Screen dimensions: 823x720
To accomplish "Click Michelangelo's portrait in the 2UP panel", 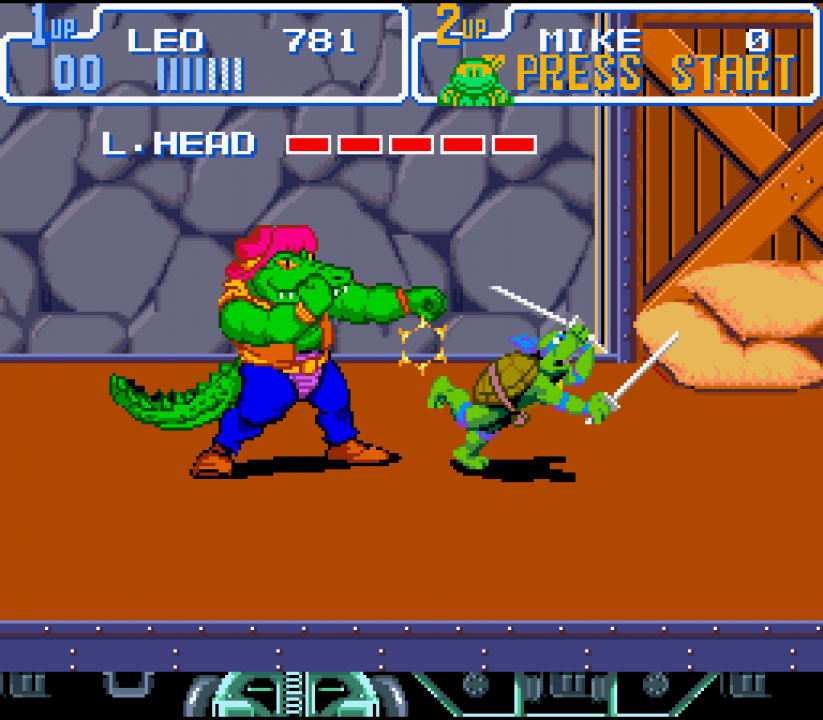I will click(475, 81).
